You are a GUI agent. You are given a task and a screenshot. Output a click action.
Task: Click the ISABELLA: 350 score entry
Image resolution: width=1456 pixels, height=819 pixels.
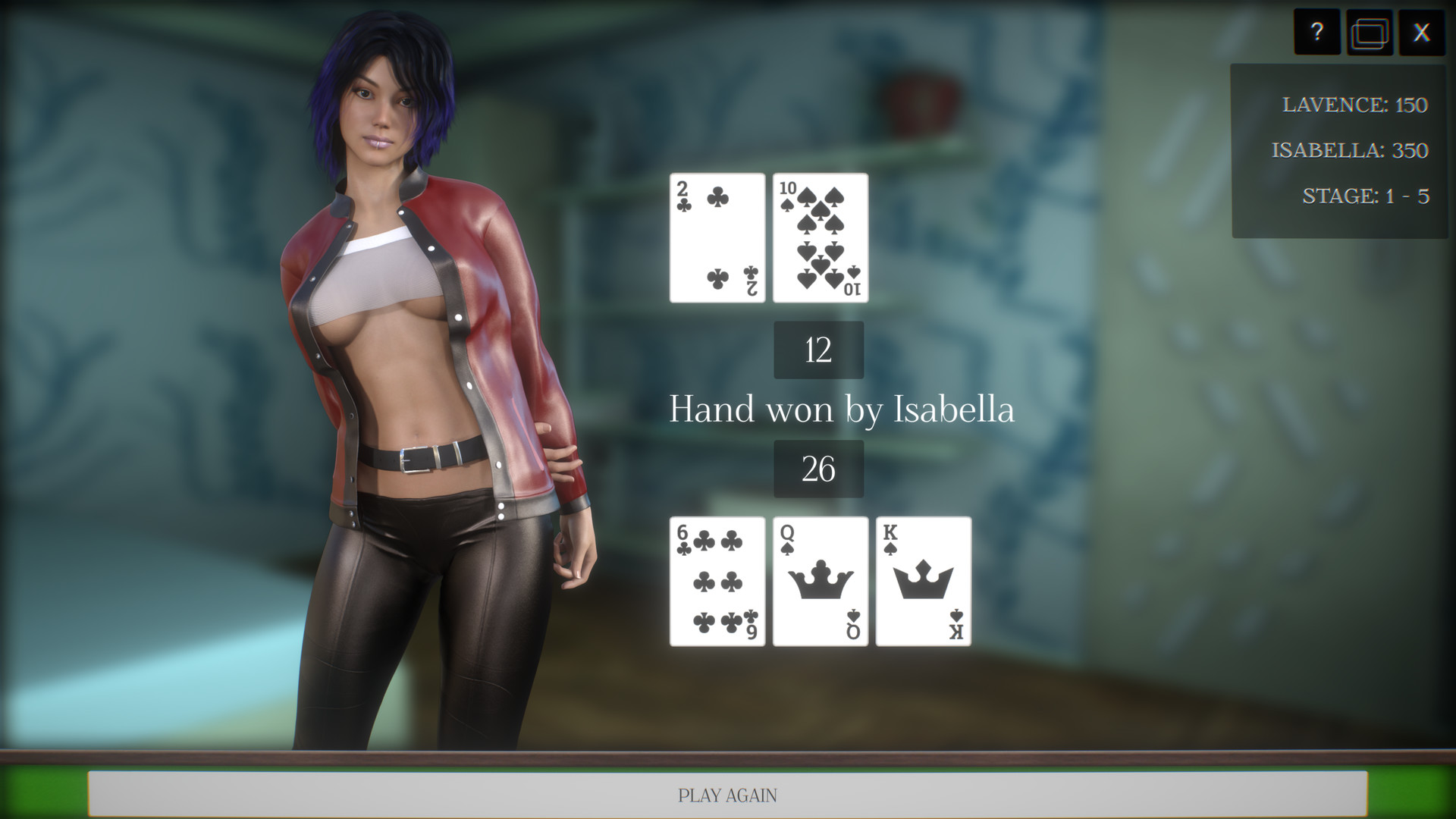coord(1350,151)
